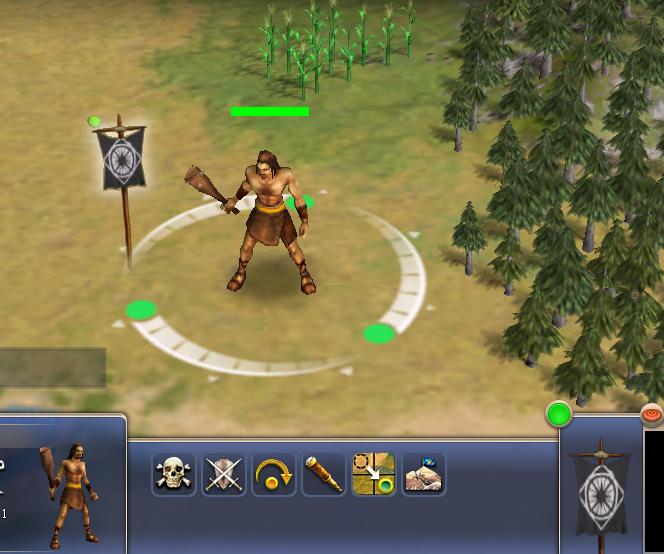Click the skull and crossbones command icon
Viewport: 664px width, 554px height.
pyautogui.click(x=174, y=474)
